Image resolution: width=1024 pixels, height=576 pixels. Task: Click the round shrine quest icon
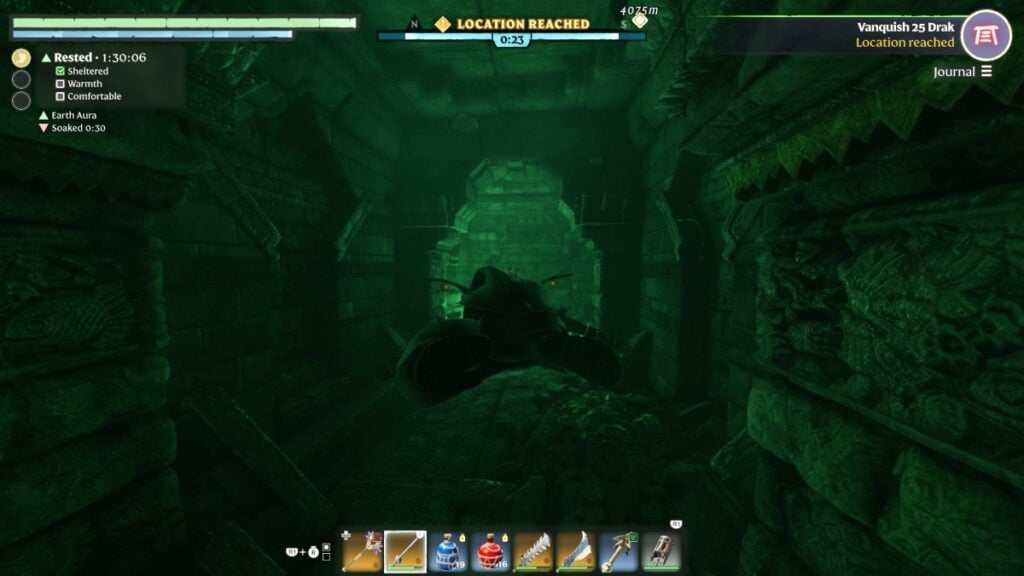[986, 35]
